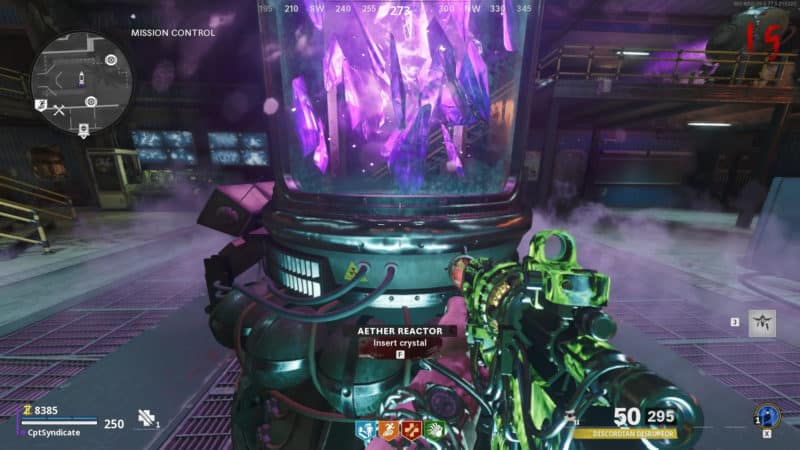
Task: Activate the jet airstrike support icon
Action: pyautogui.click(x=763, y=323)
